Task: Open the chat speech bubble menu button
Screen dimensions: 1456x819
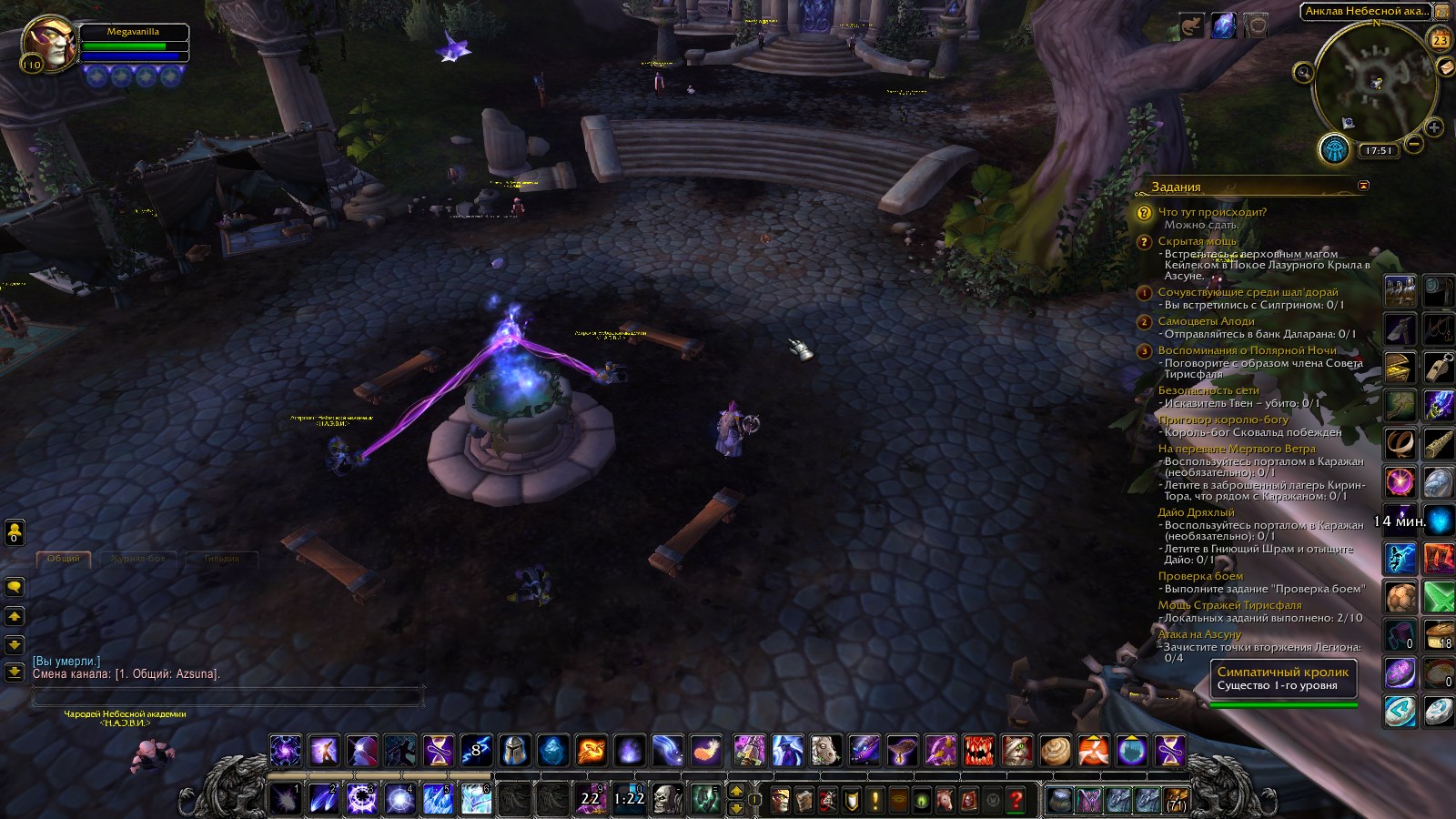Action: [15, 587]
